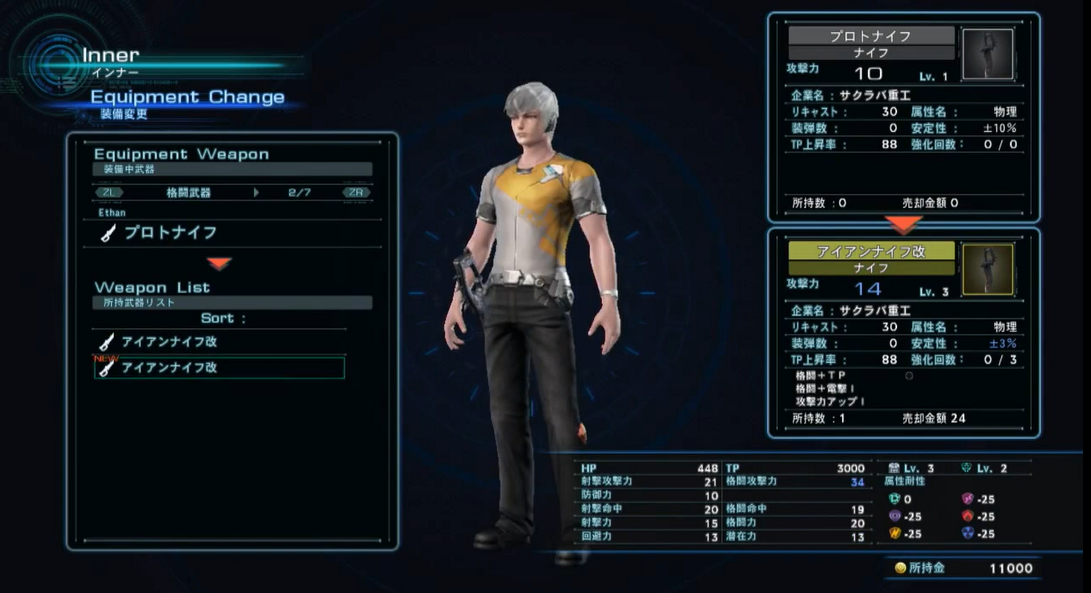Select the アイアンナイフ改 entry without NEW tag
This screenshot has width=1091, height=593.
tap(220, 342)
